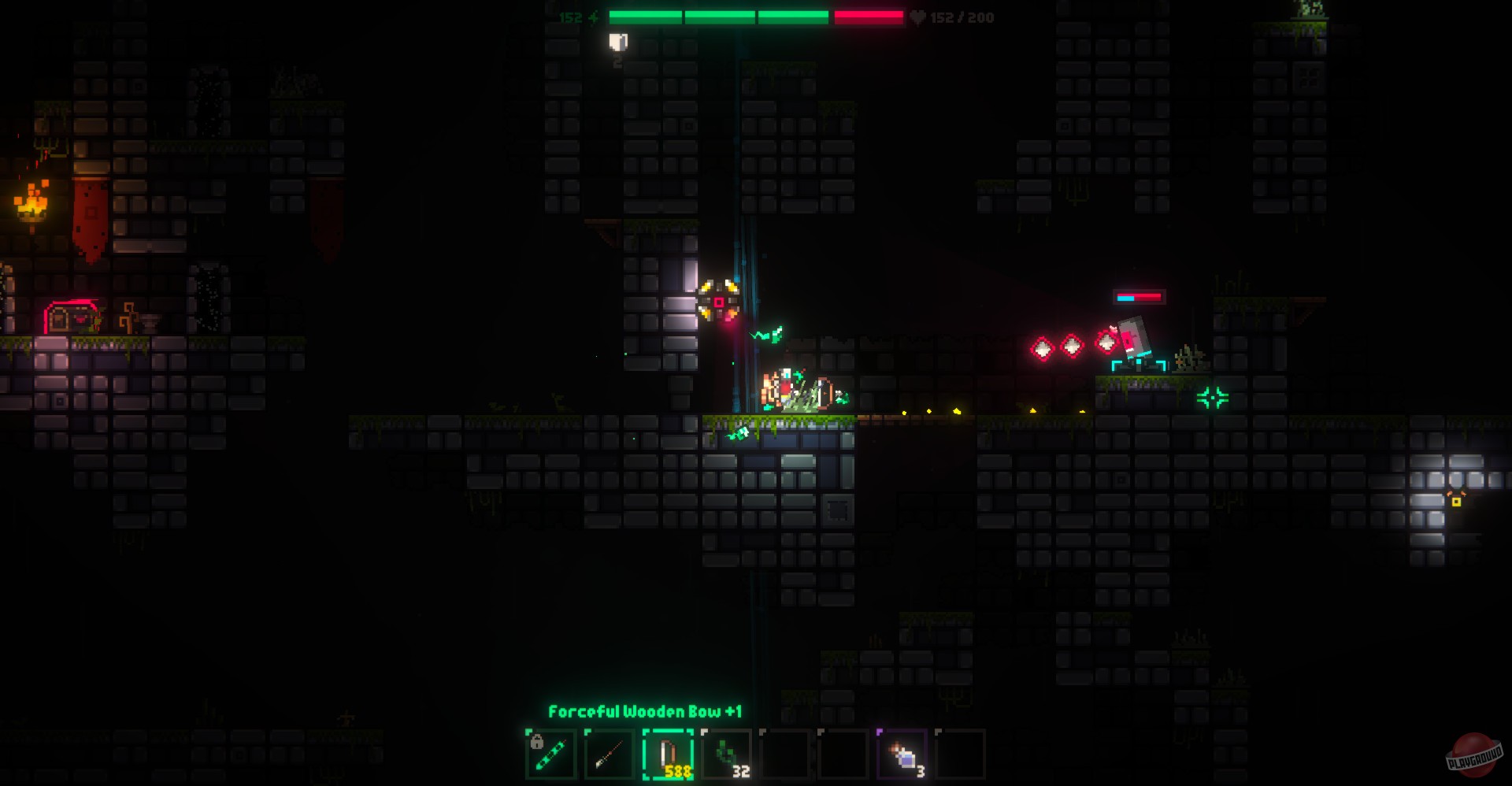Click the padlock on the first hotbar slot
Screen dimensions: 1512x786
(536, 743)
